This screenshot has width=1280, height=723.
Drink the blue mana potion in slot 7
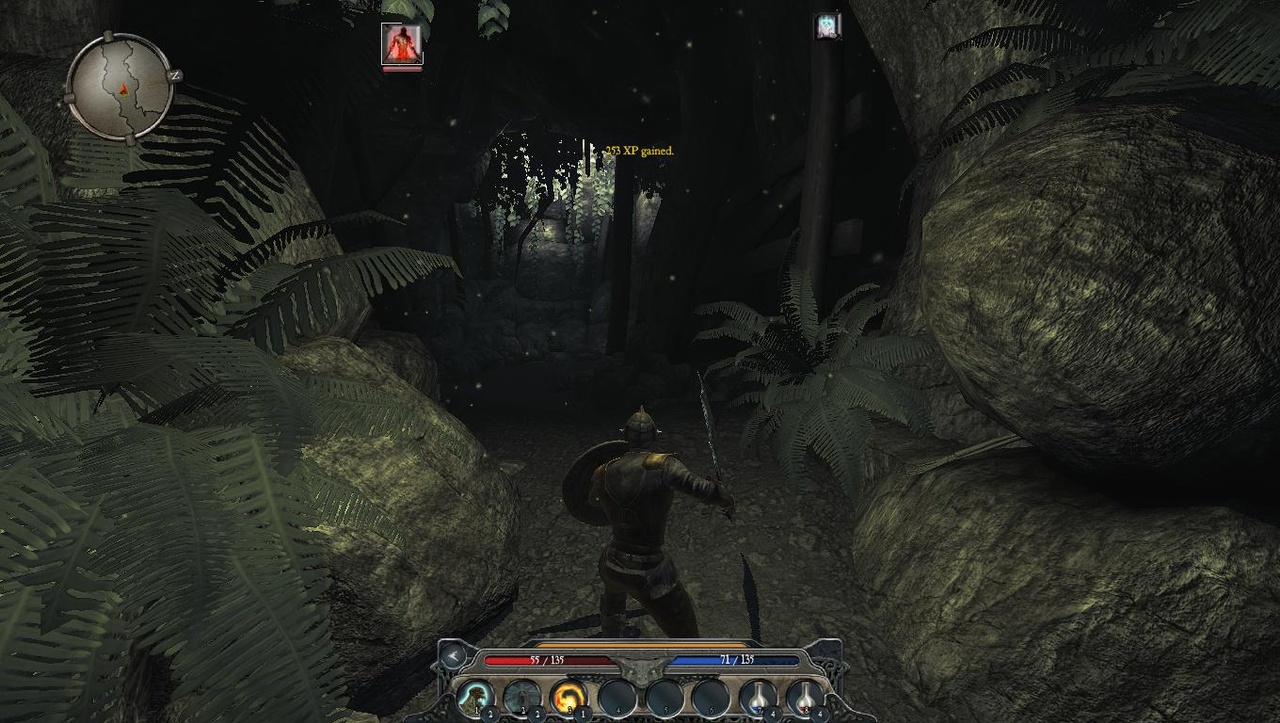[756, 697]
